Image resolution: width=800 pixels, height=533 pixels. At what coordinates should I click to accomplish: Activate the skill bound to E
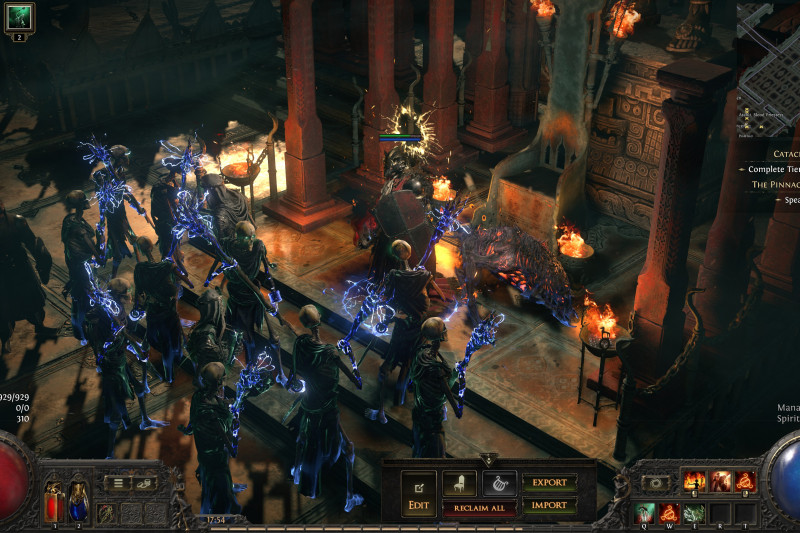693,513
